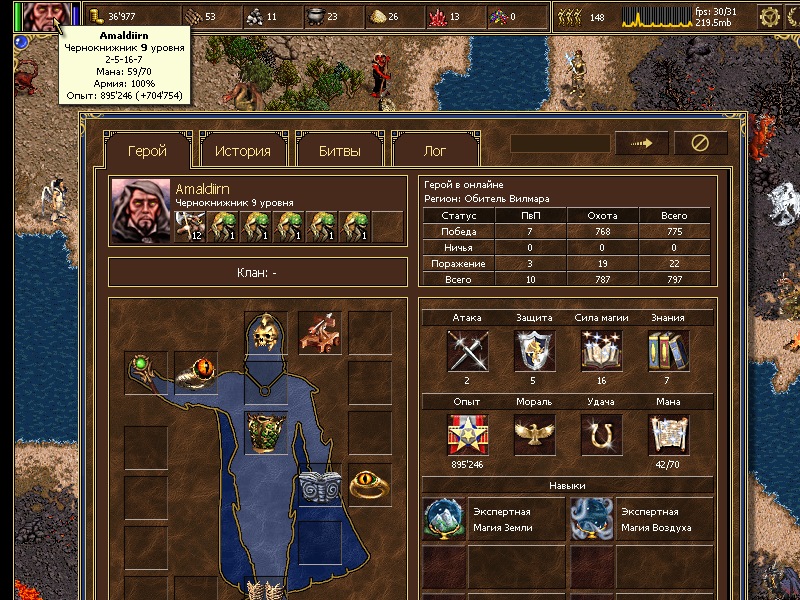Click the arrow button beside the search field
This screenshot has width=800, height=600.
coord(641,143)
